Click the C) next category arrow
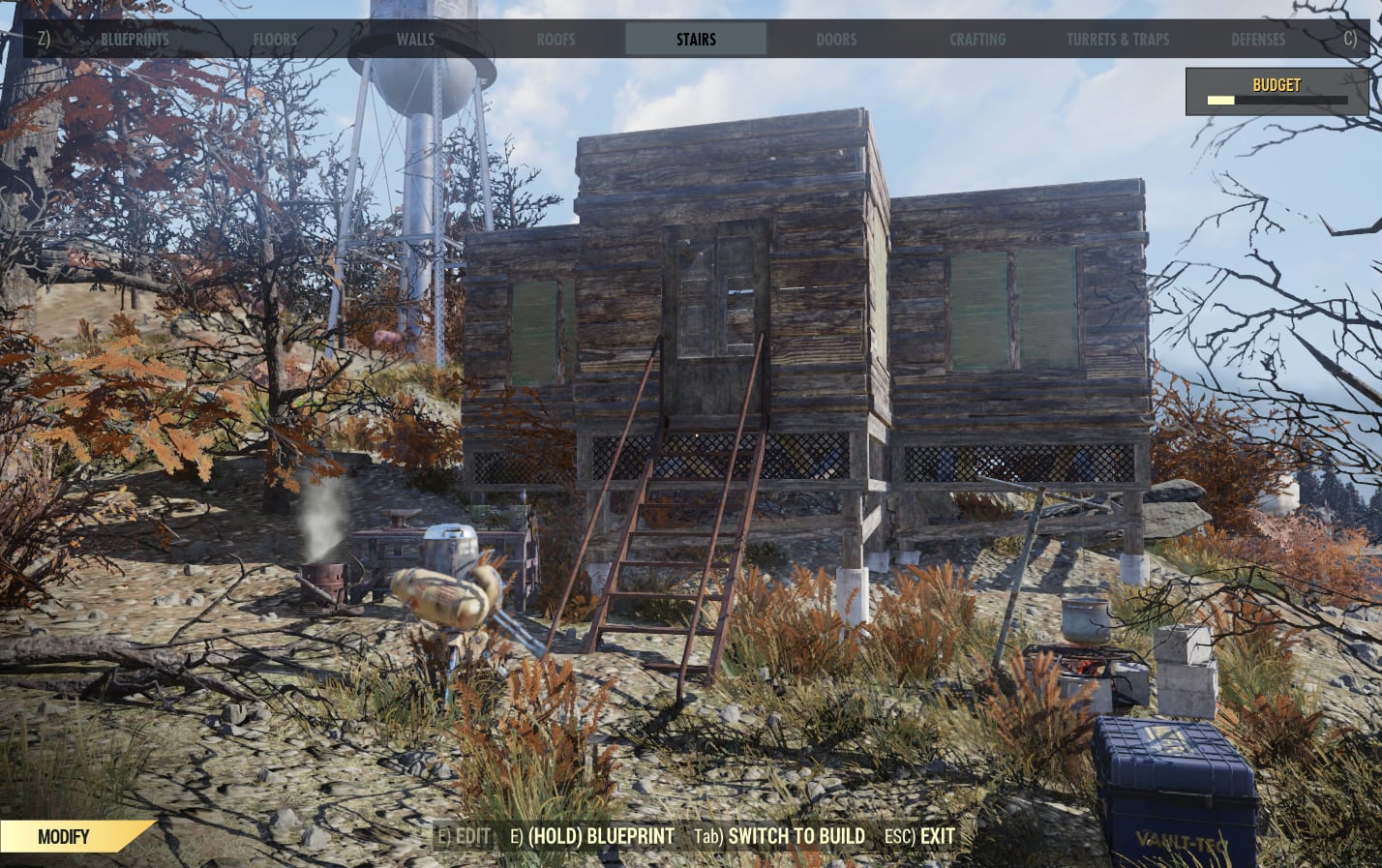This screenshot has width=1382, height=868. click(x=1349, y=40)
